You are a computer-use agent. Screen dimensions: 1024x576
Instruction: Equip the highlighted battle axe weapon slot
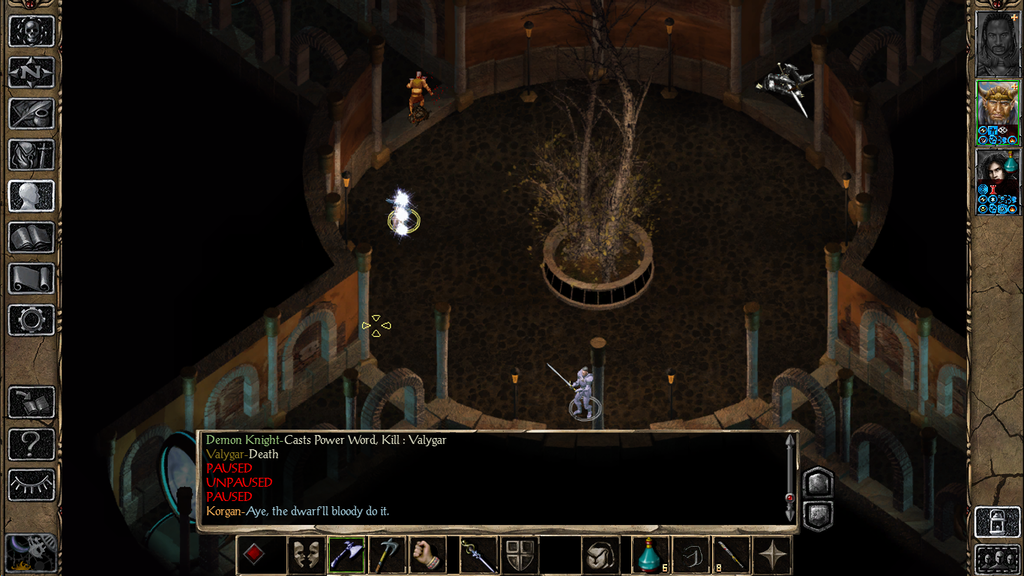coord(345,555)
